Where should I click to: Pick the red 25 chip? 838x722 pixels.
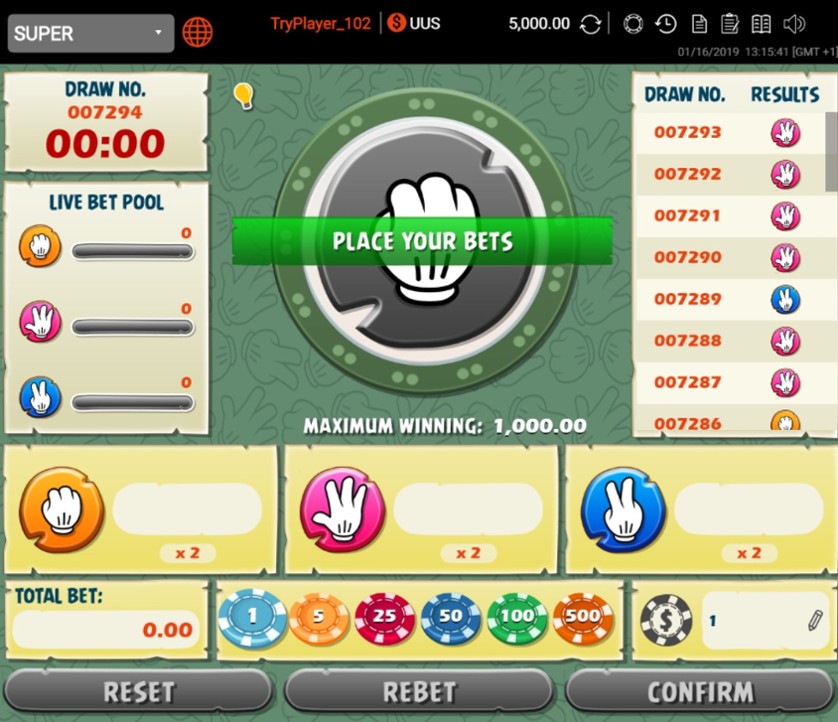(385, 618)
